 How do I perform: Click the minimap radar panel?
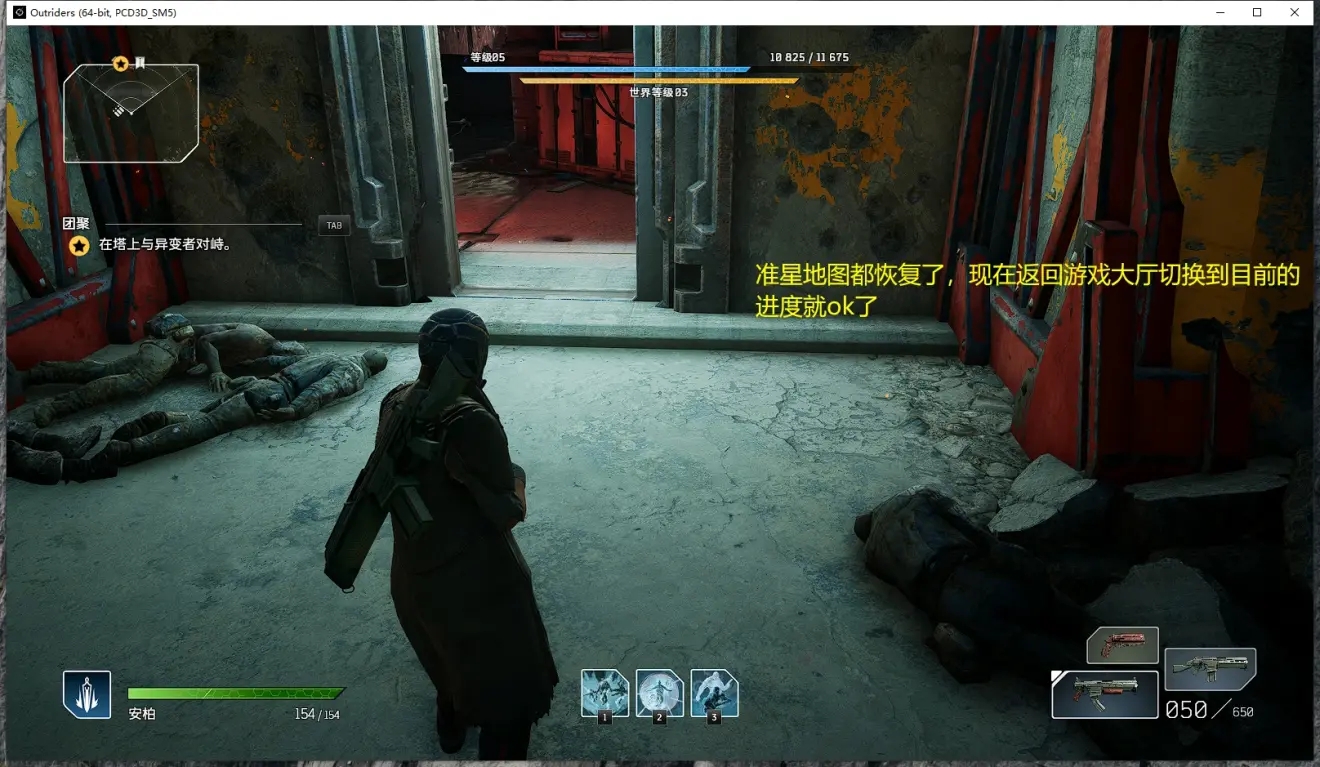pos(131,113)
